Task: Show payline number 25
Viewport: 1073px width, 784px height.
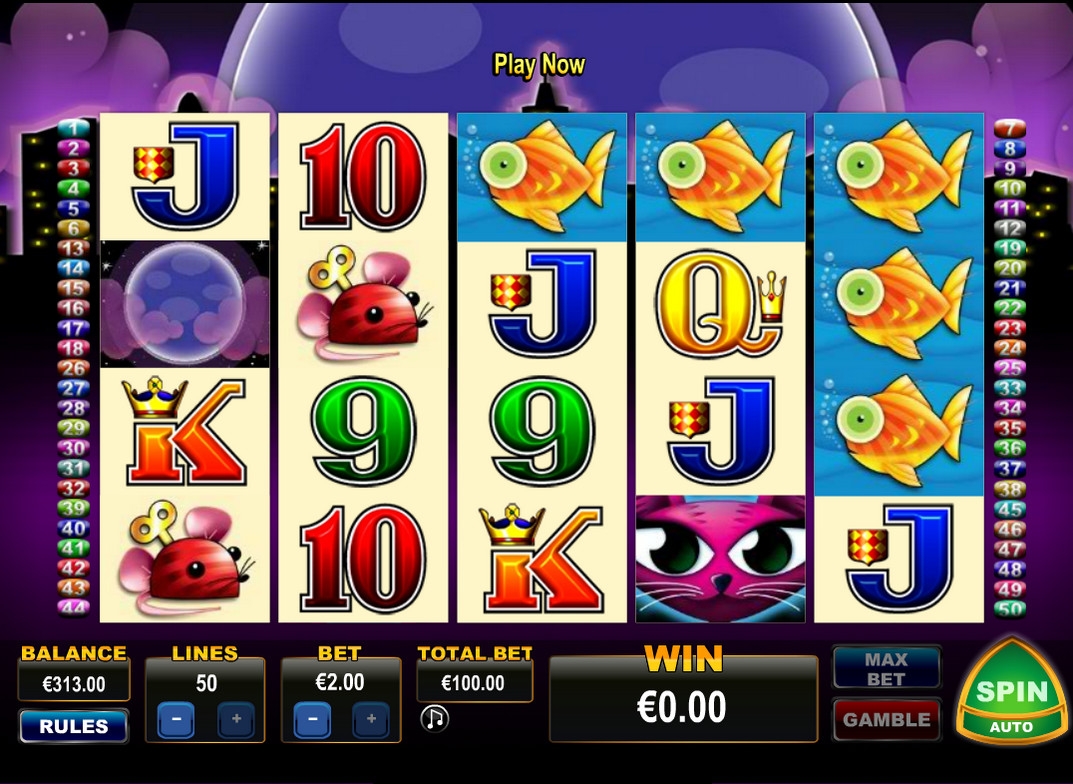Action: pos(1009,368)
